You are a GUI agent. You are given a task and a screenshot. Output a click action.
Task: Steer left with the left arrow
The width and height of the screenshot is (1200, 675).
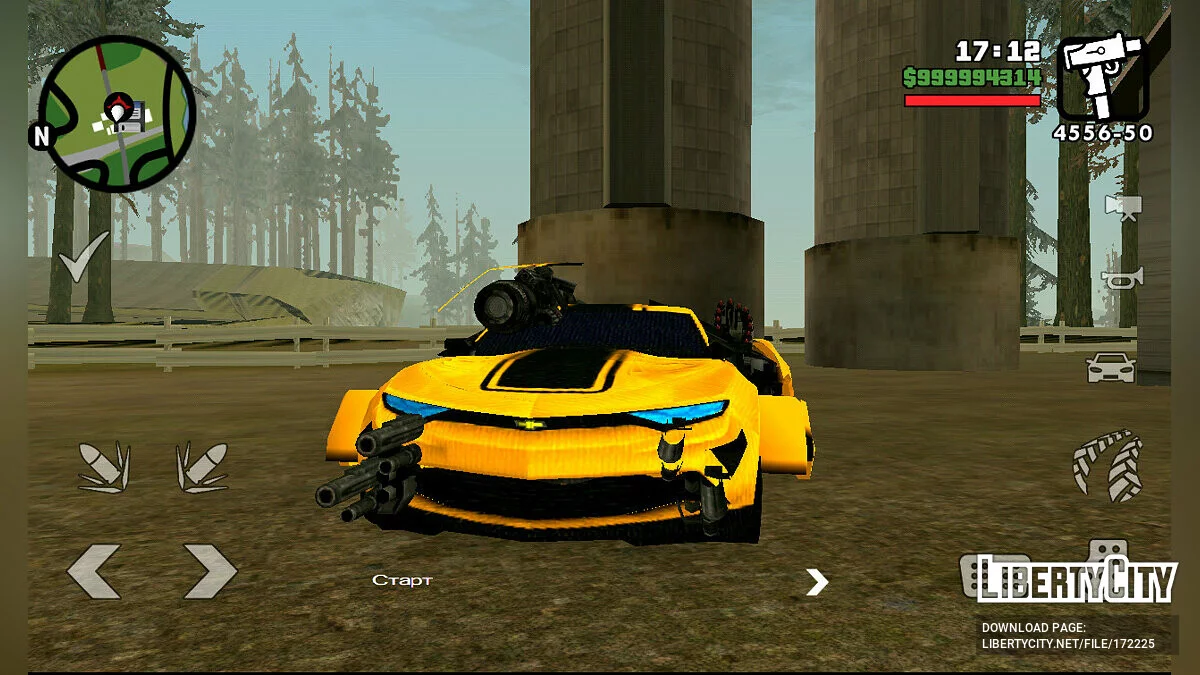(94, 572)
